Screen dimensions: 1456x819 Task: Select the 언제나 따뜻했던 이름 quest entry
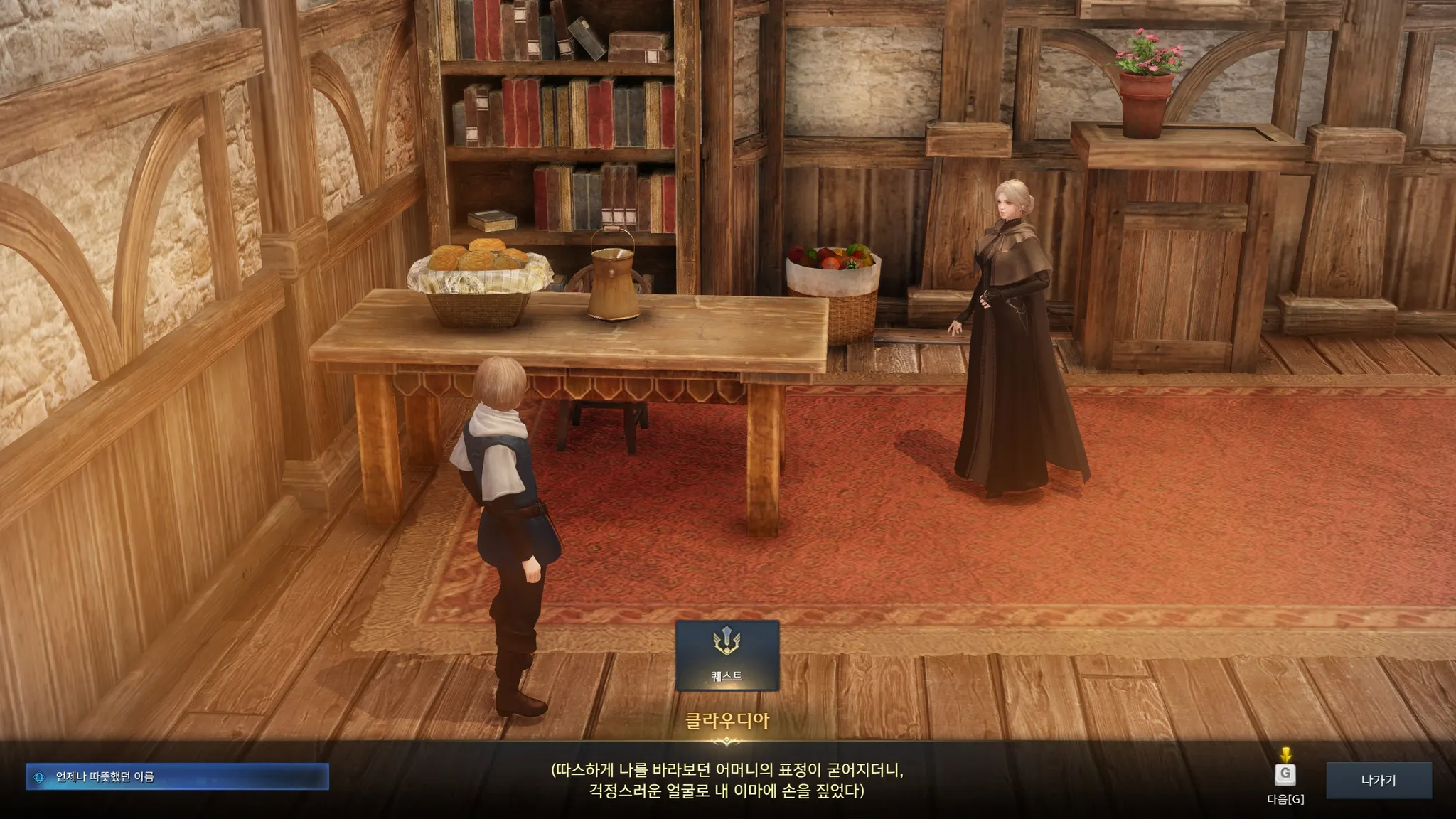(177, 777)
